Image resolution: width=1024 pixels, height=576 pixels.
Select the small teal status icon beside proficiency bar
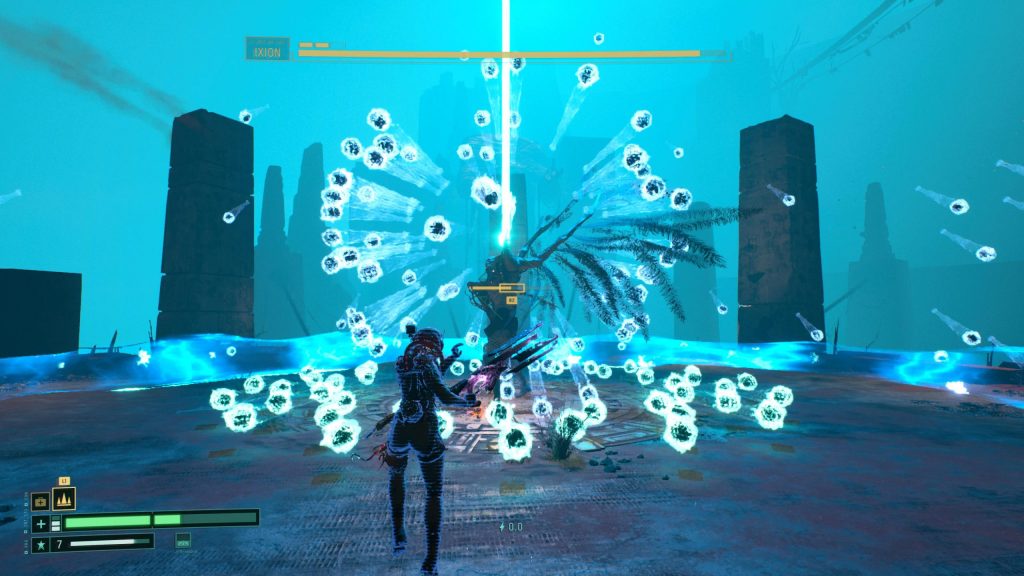coord(183,541)
